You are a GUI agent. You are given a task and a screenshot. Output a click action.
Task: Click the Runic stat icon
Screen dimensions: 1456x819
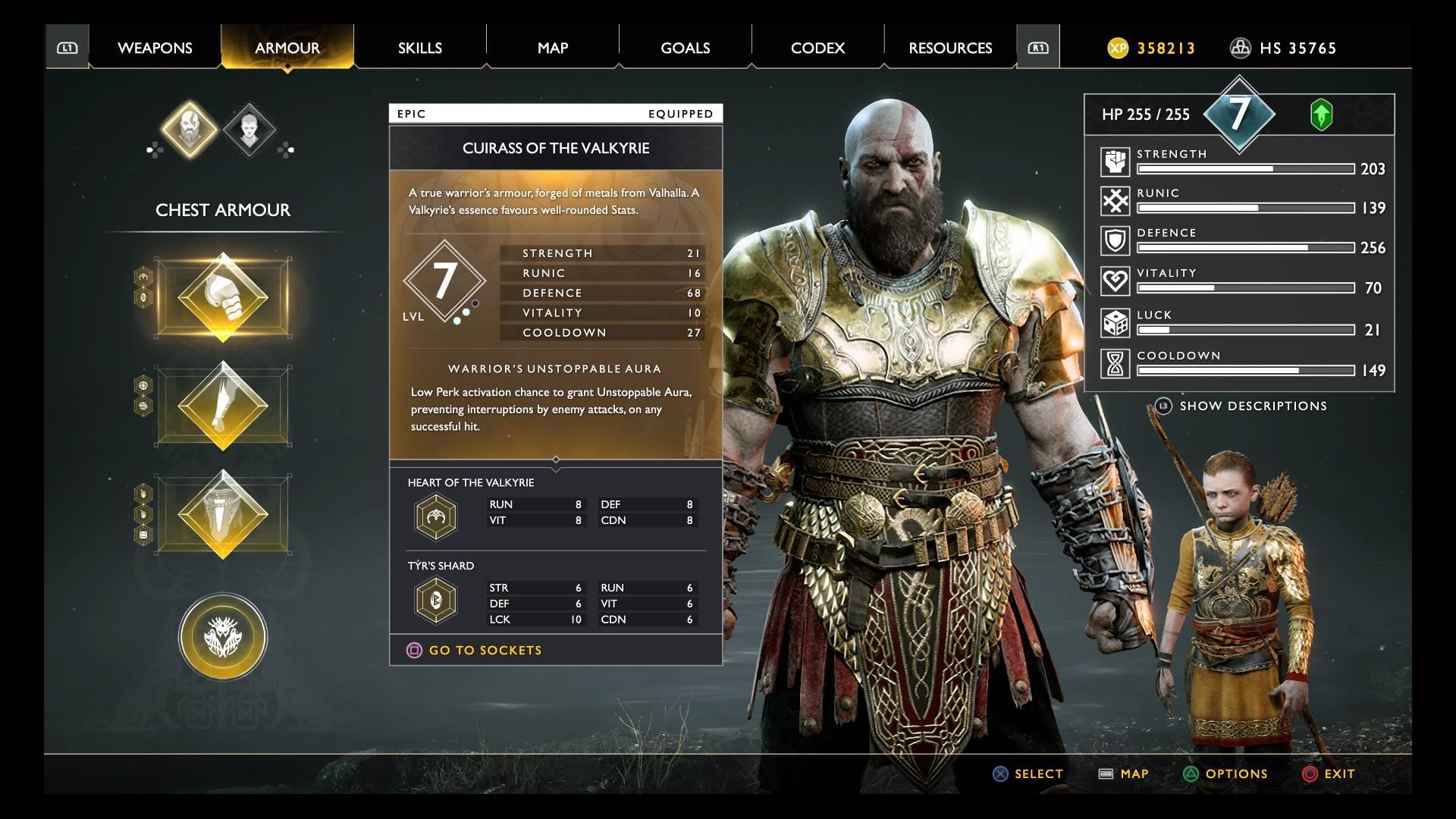(x=1113, y=201)
